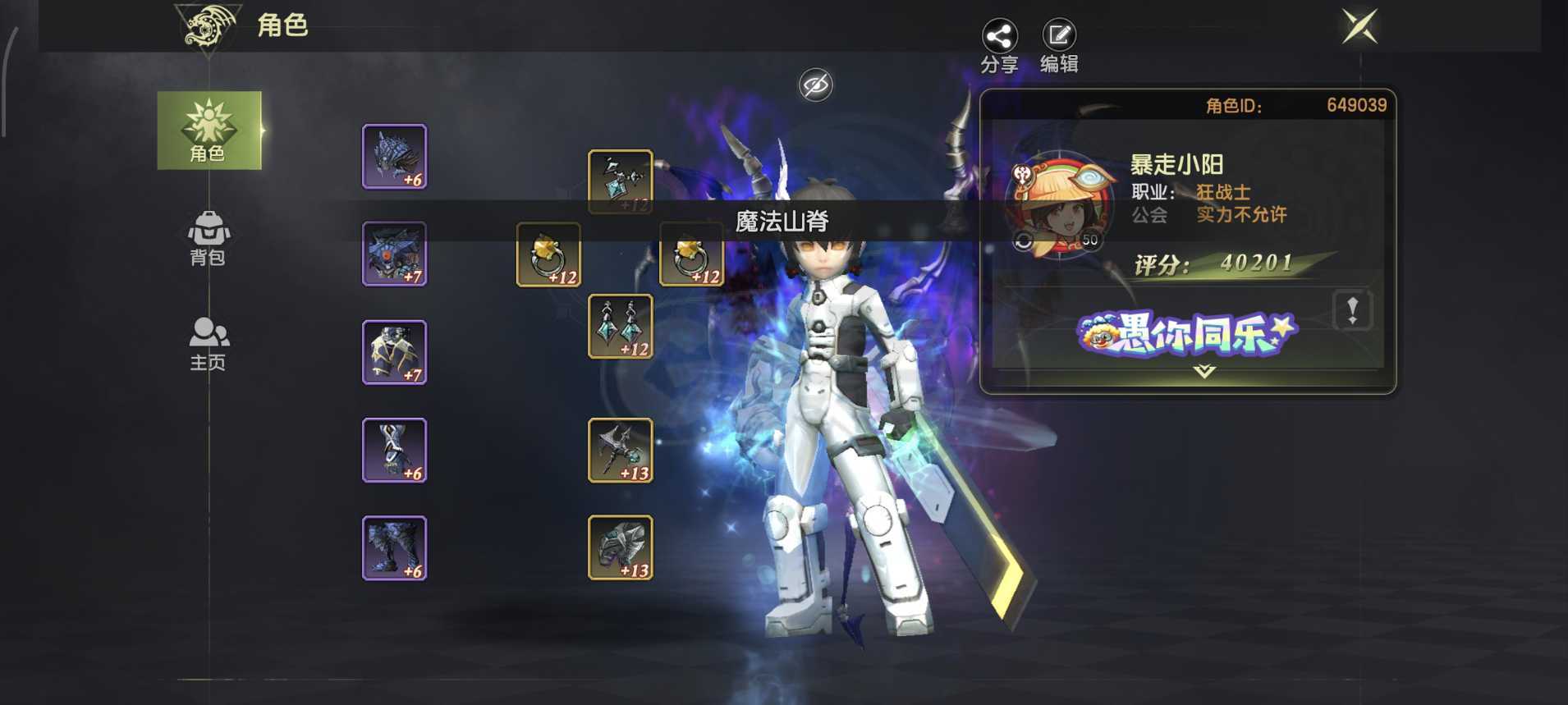Click the +6 gauntlet equipment slot
This screenshot has height=705, width=1568.
pyautogui.click(x=393, y=450)
